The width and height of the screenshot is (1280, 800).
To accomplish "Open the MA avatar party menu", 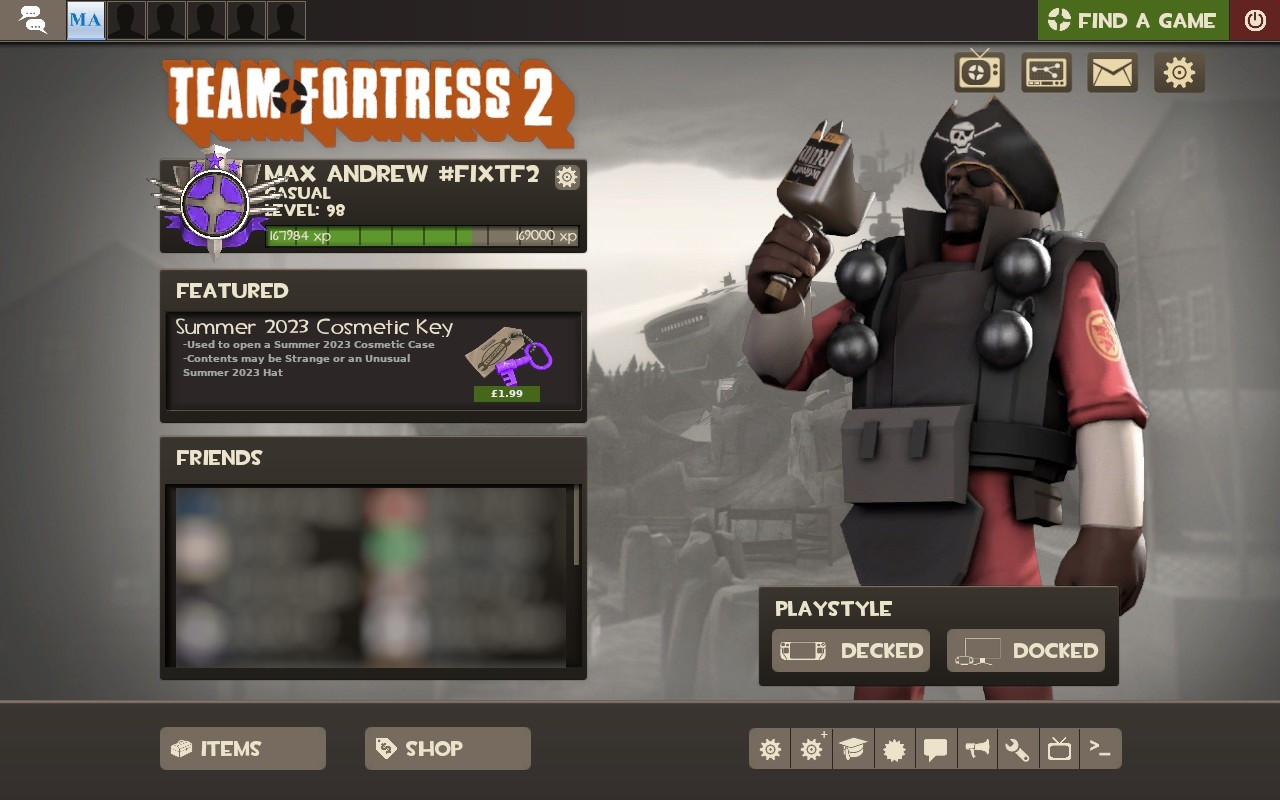I will tap(84, 20).
